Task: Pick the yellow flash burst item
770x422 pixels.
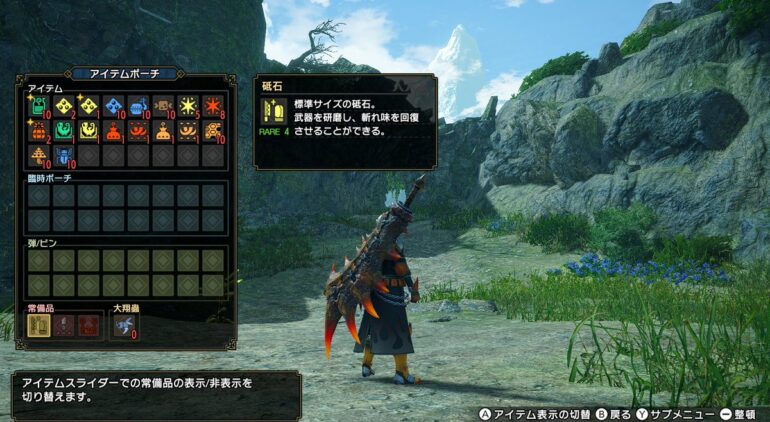Action: tap(188, 106)
